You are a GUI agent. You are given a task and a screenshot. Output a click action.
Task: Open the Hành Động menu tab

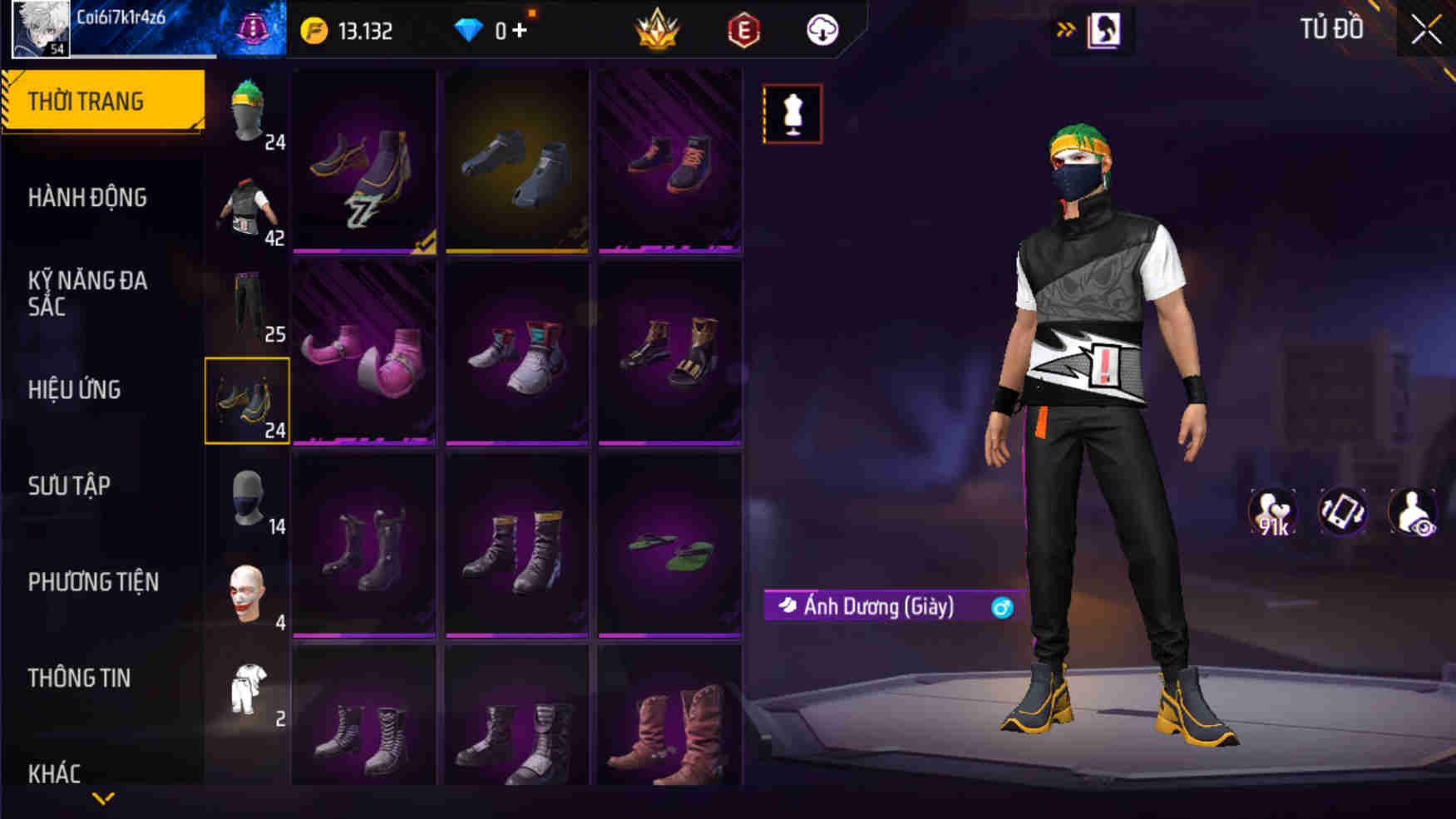[x=87, y=198]
